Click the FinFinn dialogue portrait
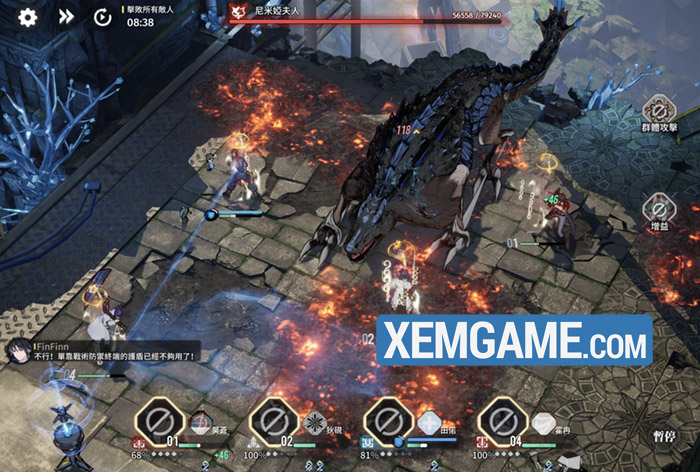This screenshot has height=472, width=700. pyautogui.click(x=19, y=349)
